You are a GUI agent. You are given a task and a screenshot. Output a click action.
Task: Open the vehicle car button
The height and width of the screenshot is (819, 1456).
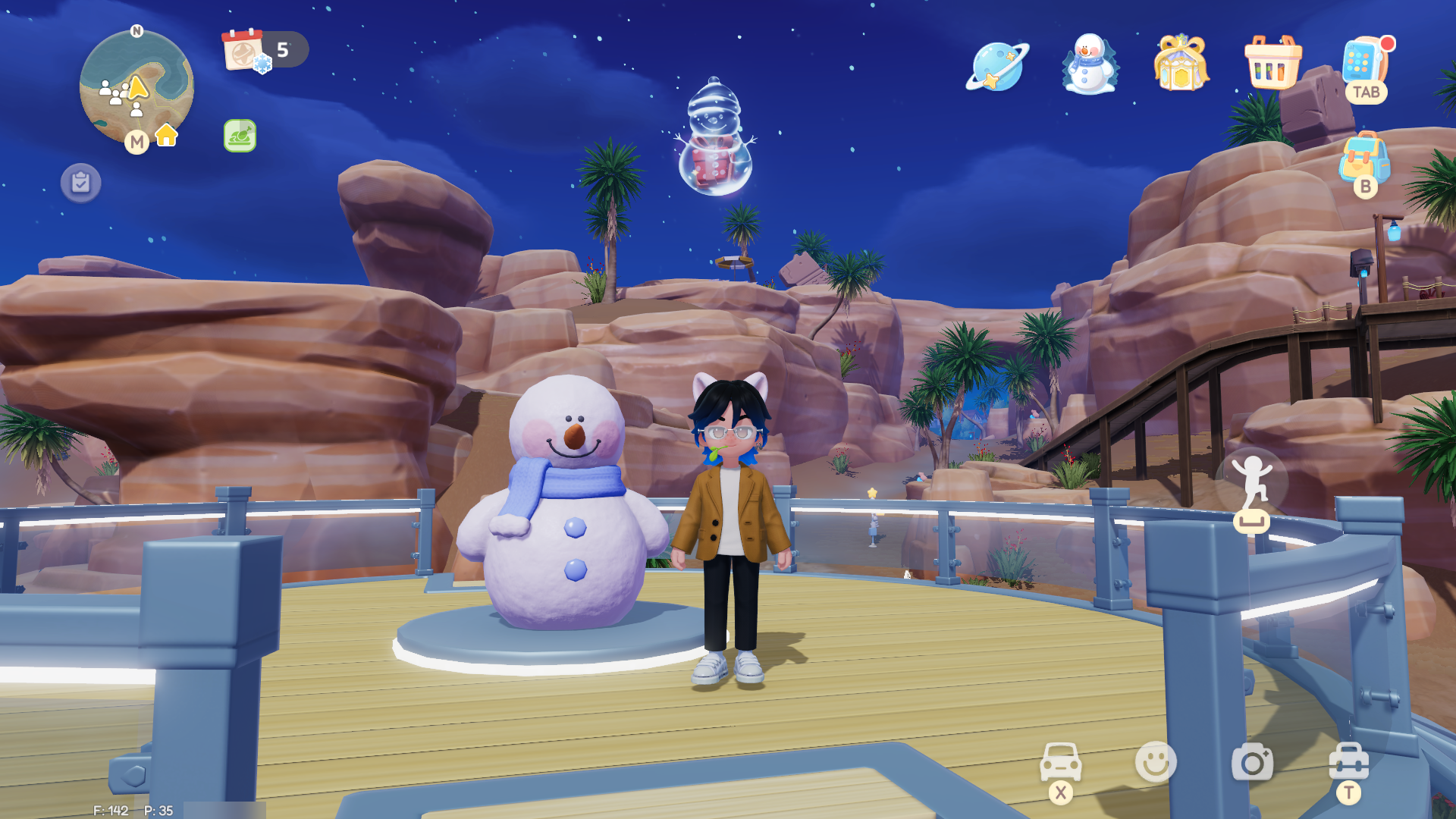click(x=1060, y=761)
